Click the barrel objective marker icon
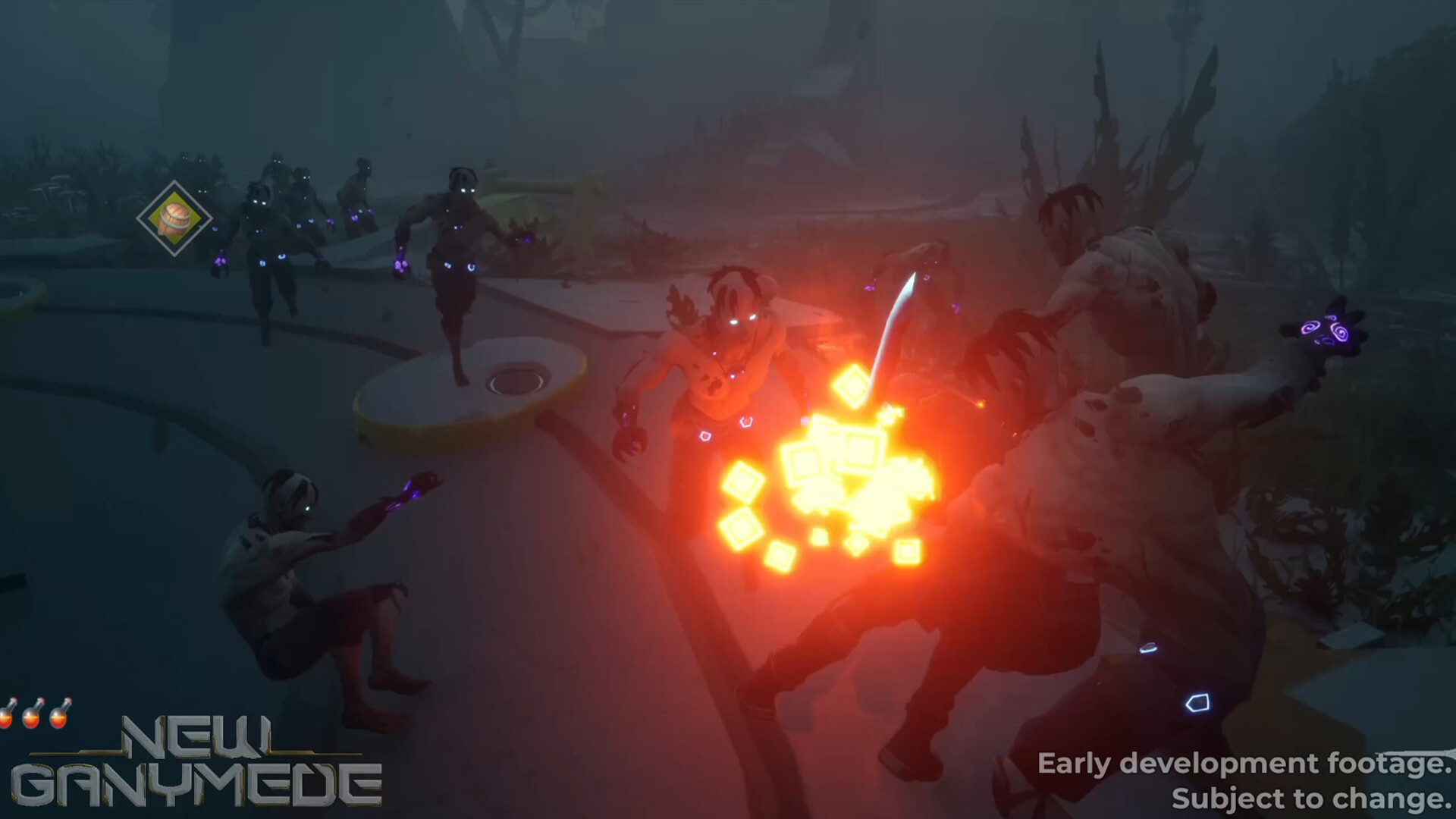 (174, 219)
